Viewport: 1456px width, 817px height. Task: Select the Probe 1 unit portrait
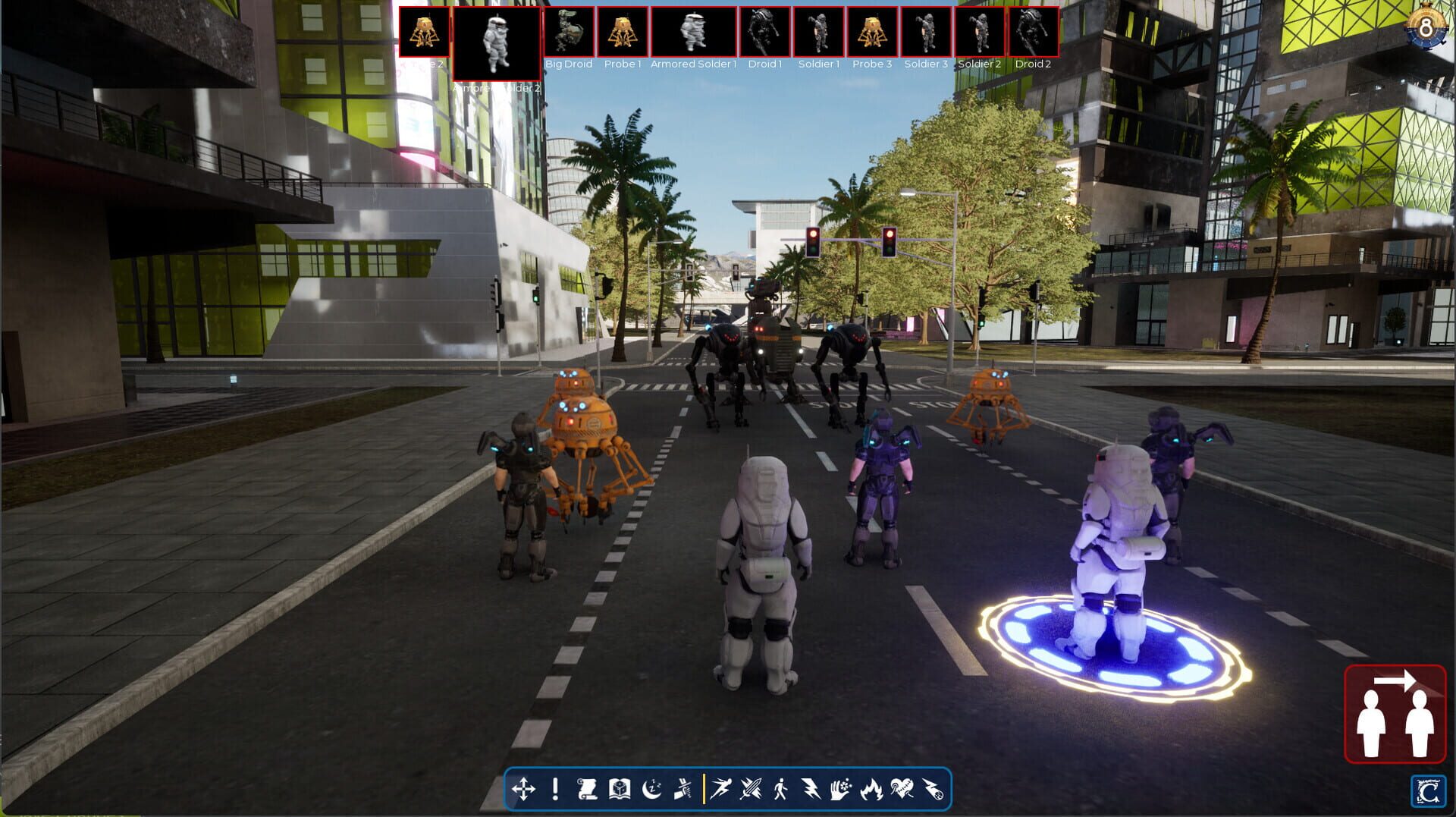[621, 32]
